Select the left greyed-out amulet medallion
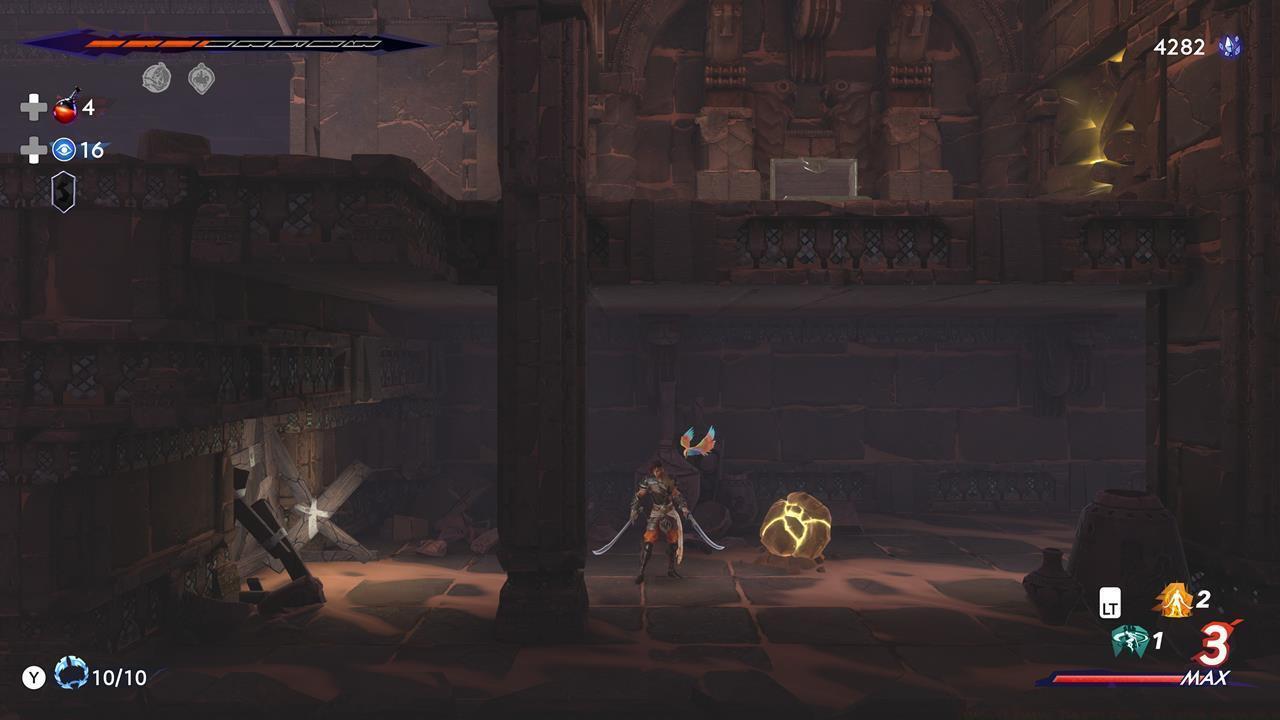This screenshot has width=1280, height=720. 156,77
